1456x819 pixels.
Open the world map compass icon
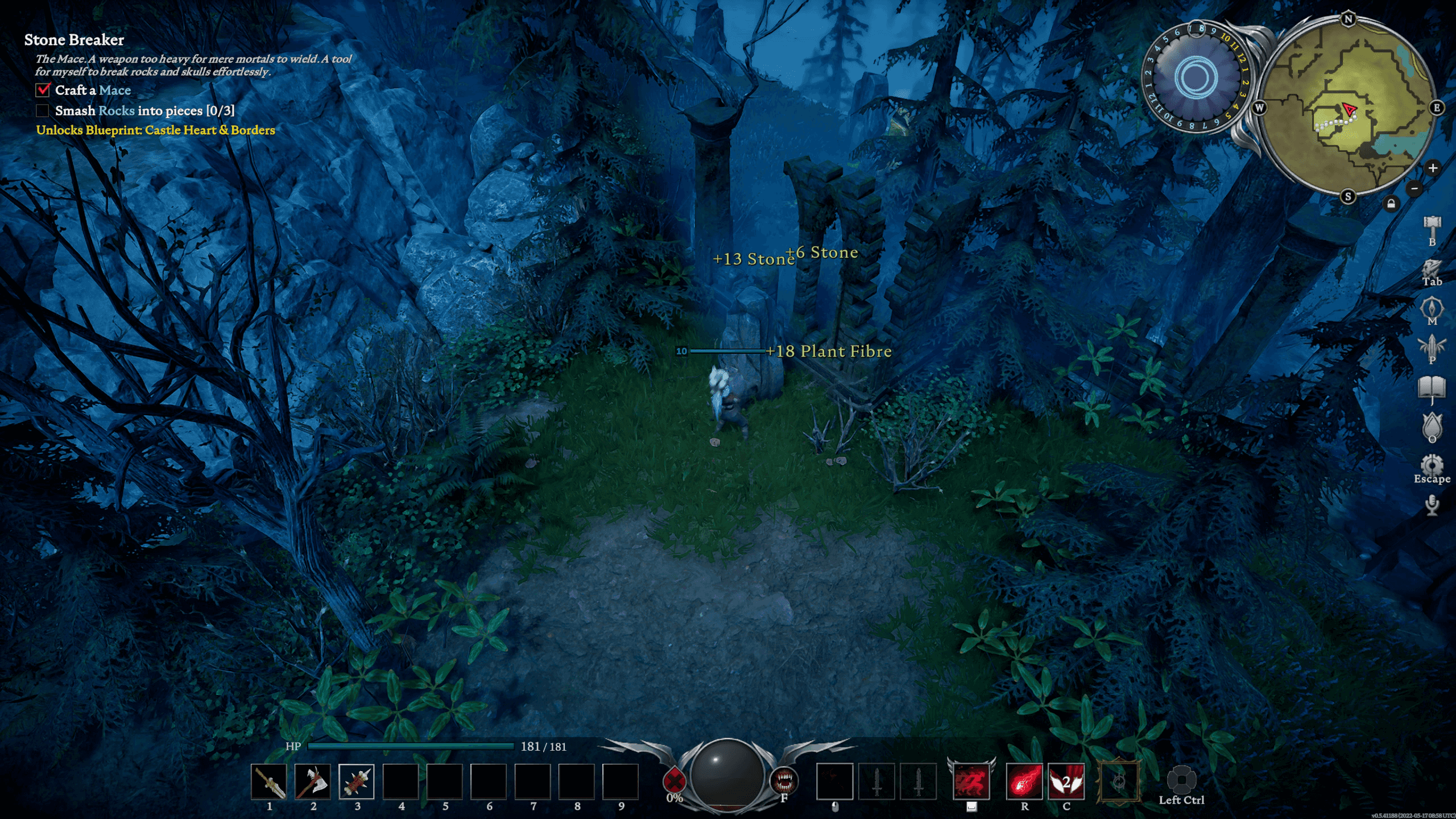1432,308
